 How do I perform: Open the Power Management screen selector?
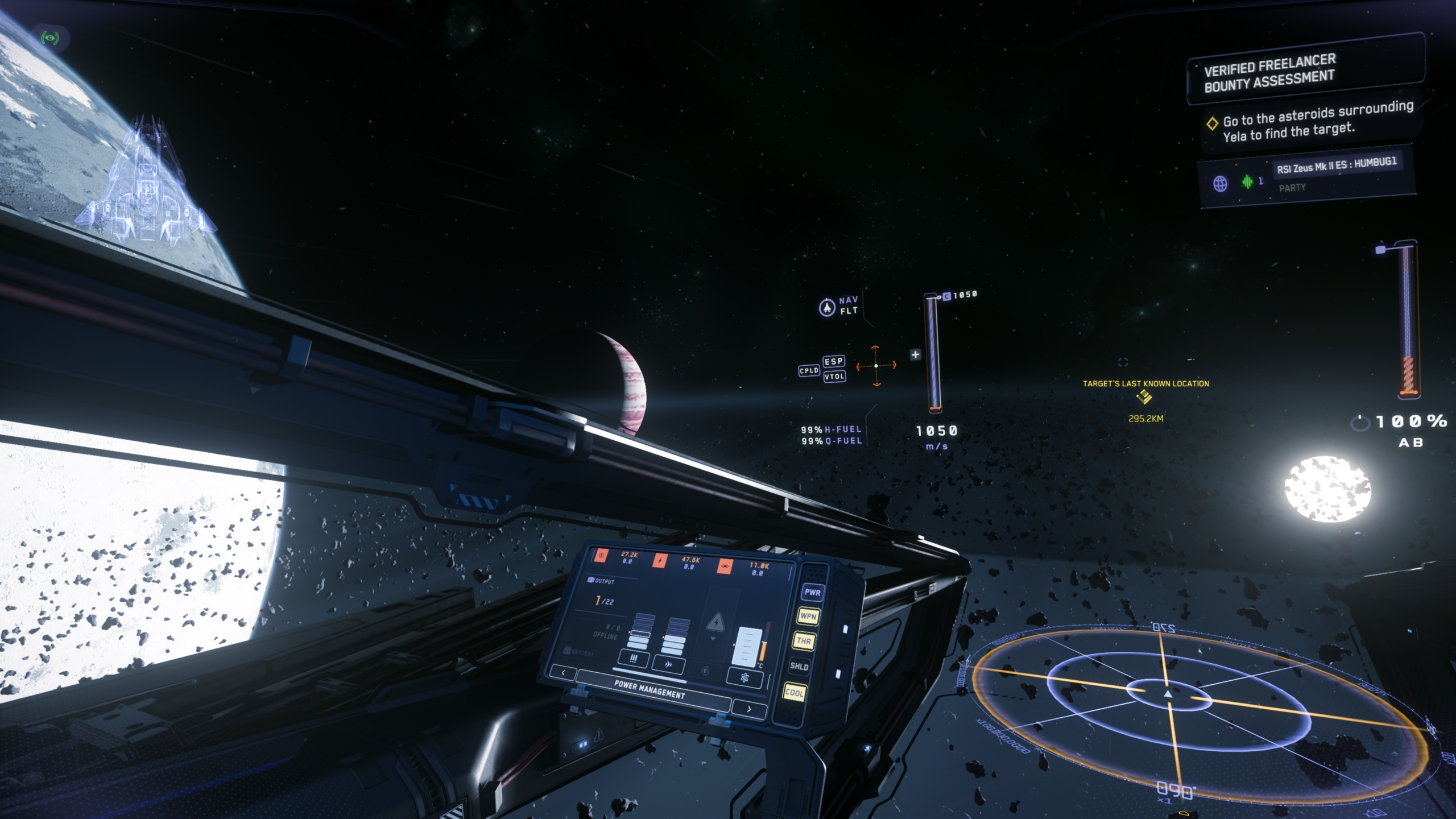[x=650, y=689]
